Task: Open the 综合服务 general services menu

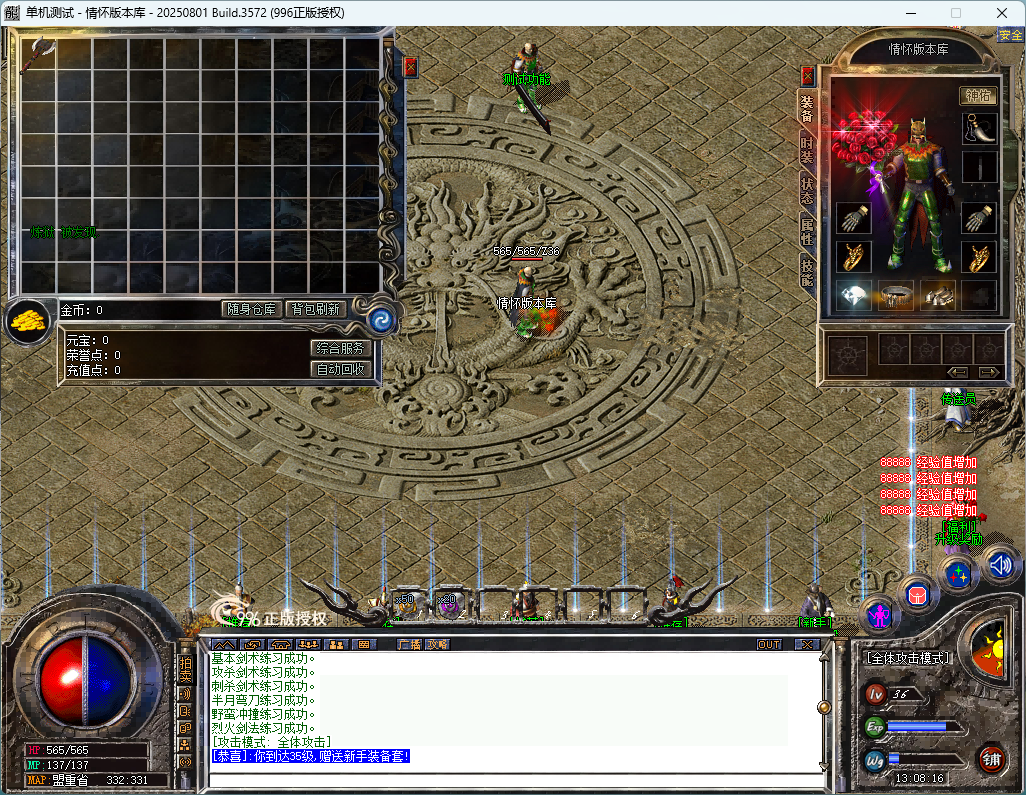Action: click(x=341, y=348)
